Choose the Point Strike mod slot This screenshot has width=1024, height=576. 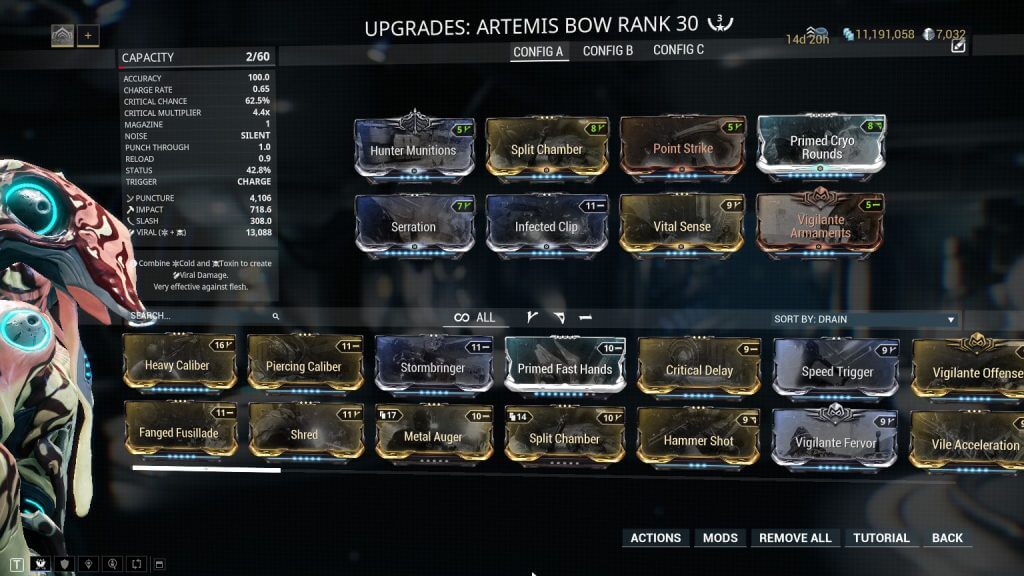click(x=683, y=149)
